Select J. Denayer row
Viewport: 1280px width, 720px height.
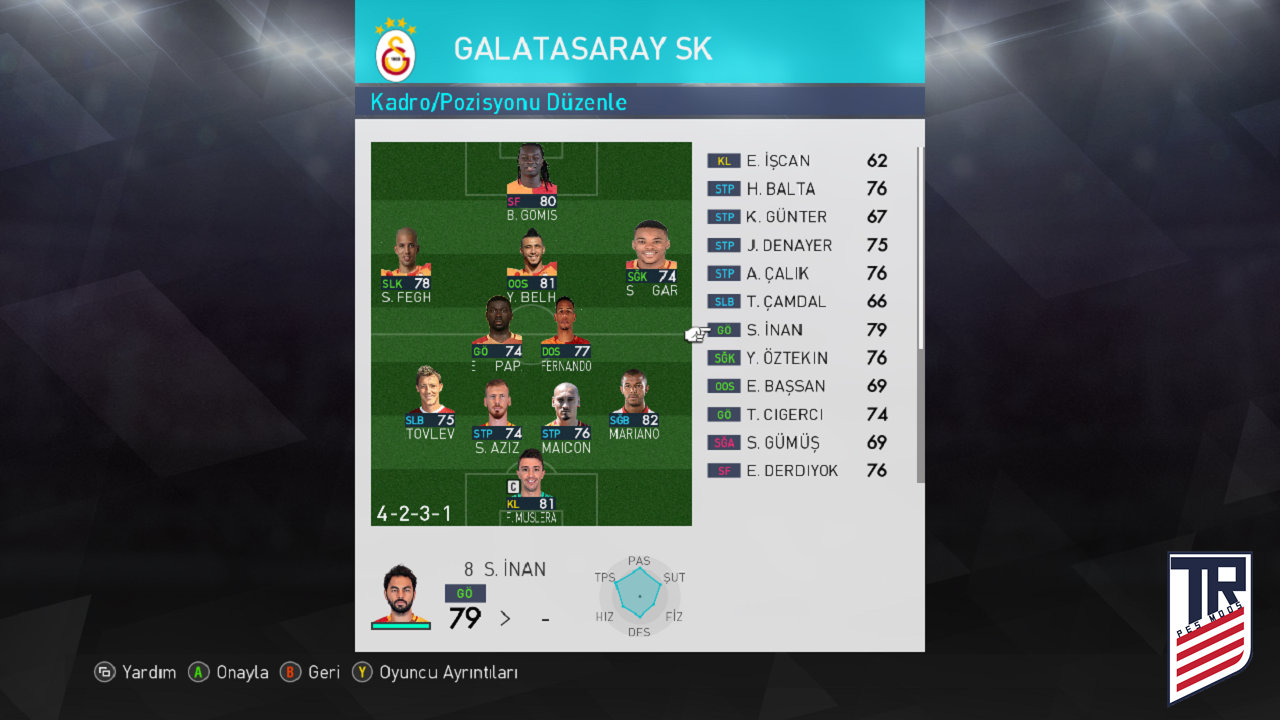point(789,245)
